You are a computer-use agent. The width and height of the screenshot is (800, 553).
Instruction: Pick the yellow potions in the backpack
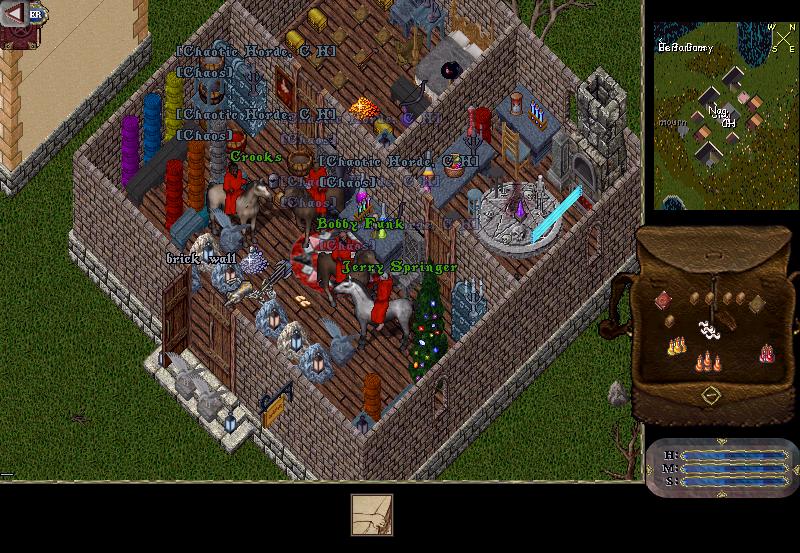[x=678, y=346]
